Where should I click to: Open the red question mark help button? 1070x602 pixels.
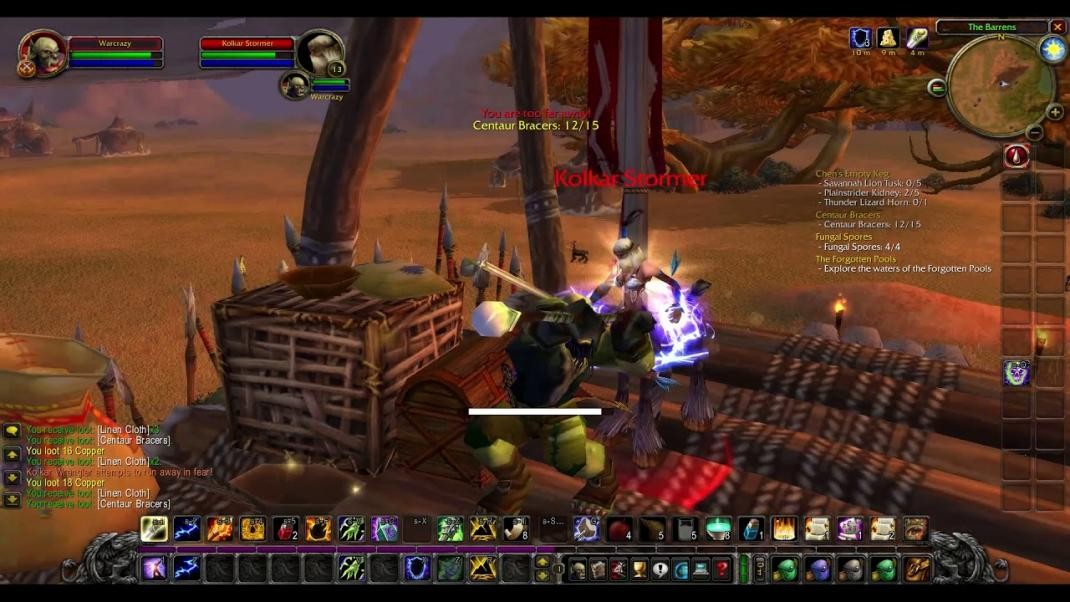click(x=722, y=569)
